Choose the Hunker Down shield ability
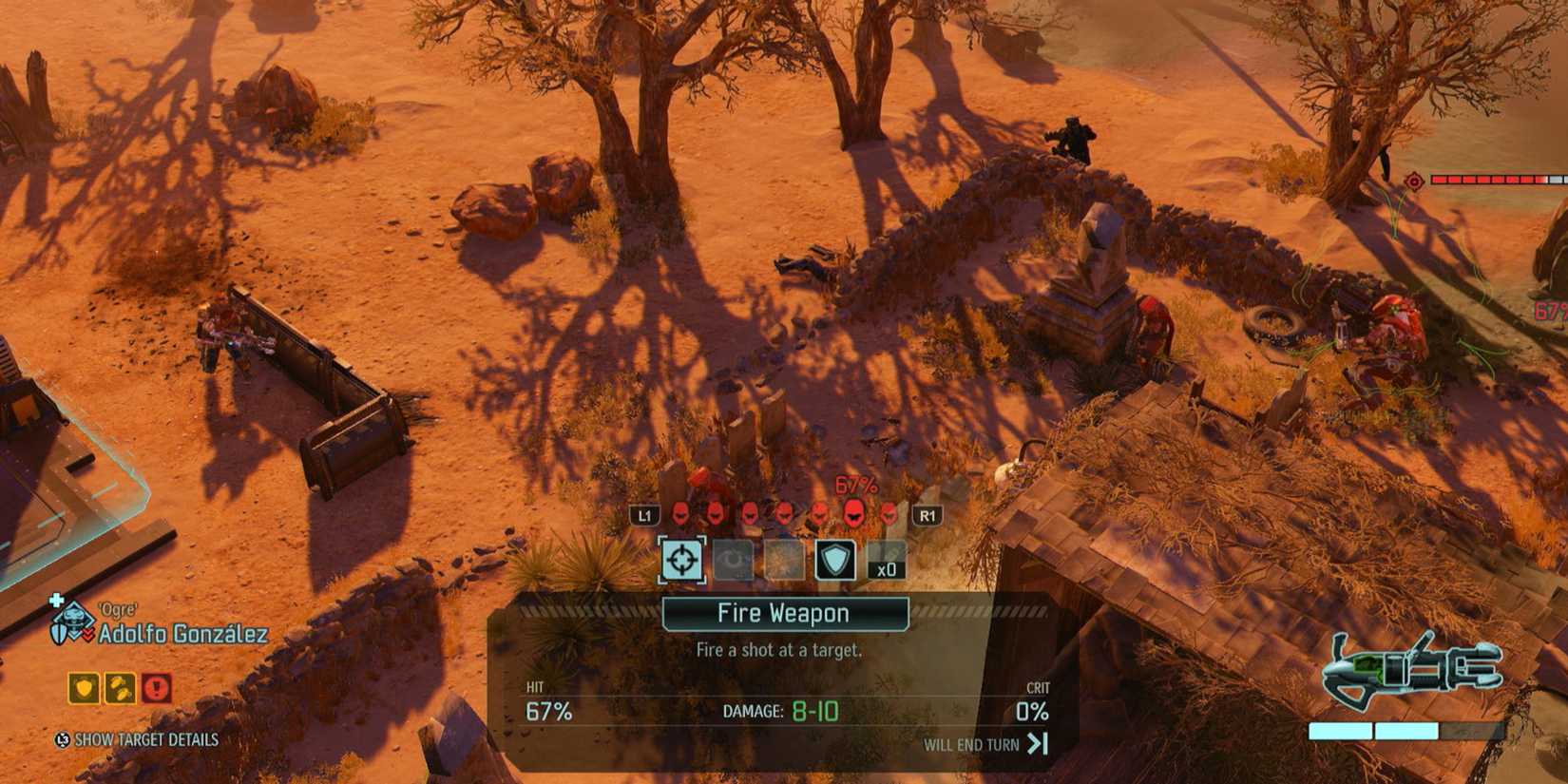 tap(835, 560)
